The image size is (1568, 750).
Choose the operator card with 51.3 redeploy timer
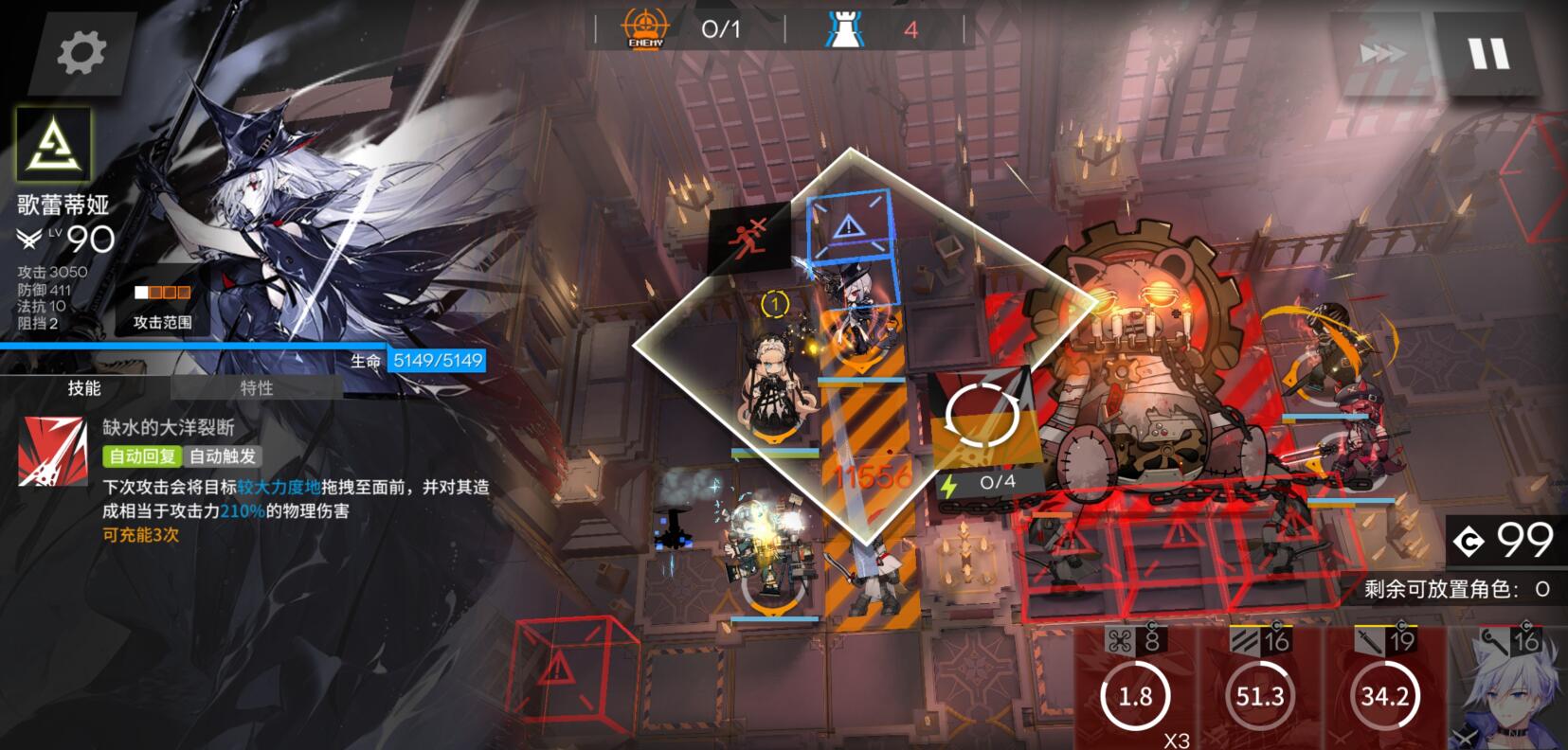tap(1259, 687)
